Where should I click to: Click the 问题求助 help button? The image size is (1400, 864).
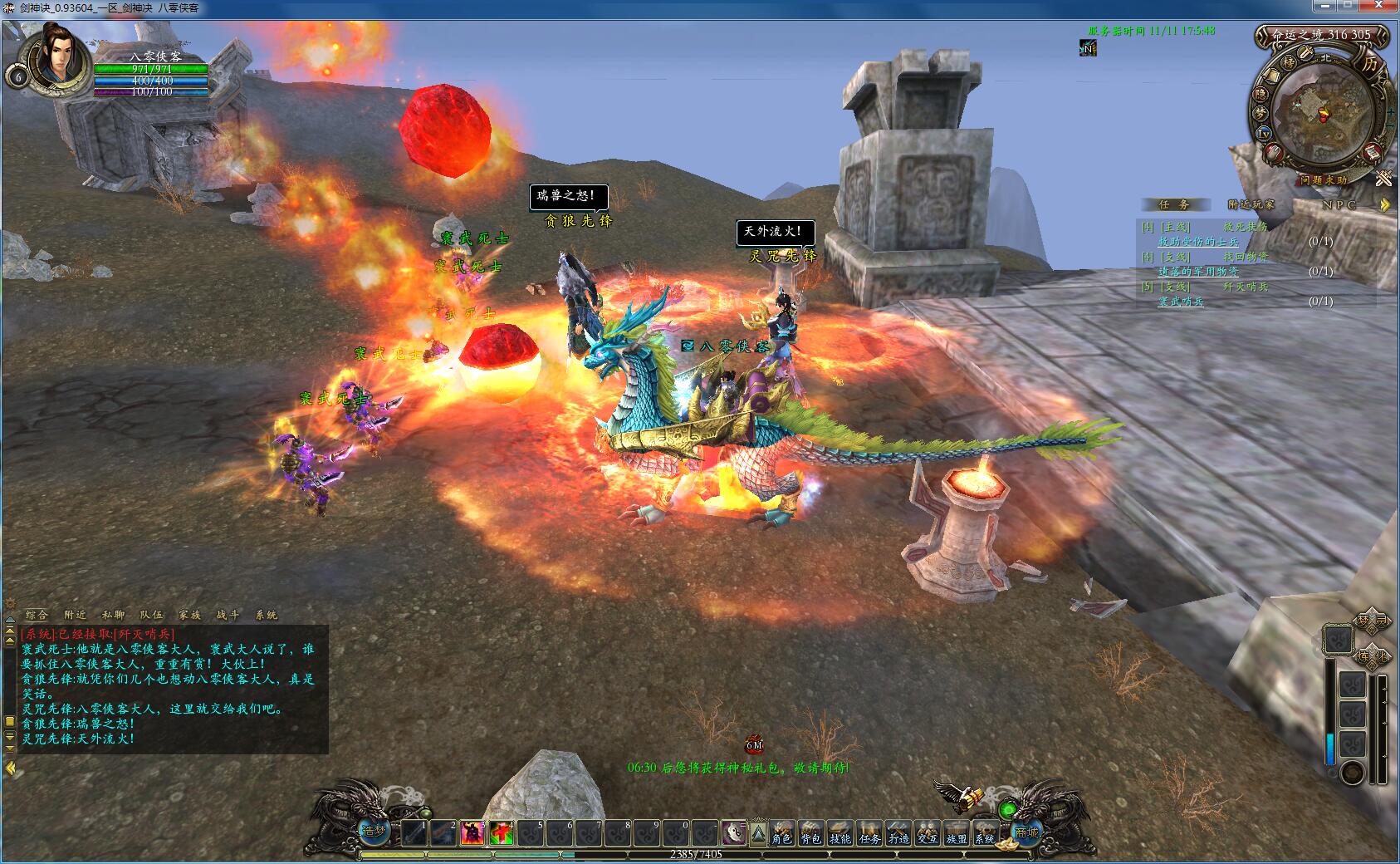(1324, 179)
